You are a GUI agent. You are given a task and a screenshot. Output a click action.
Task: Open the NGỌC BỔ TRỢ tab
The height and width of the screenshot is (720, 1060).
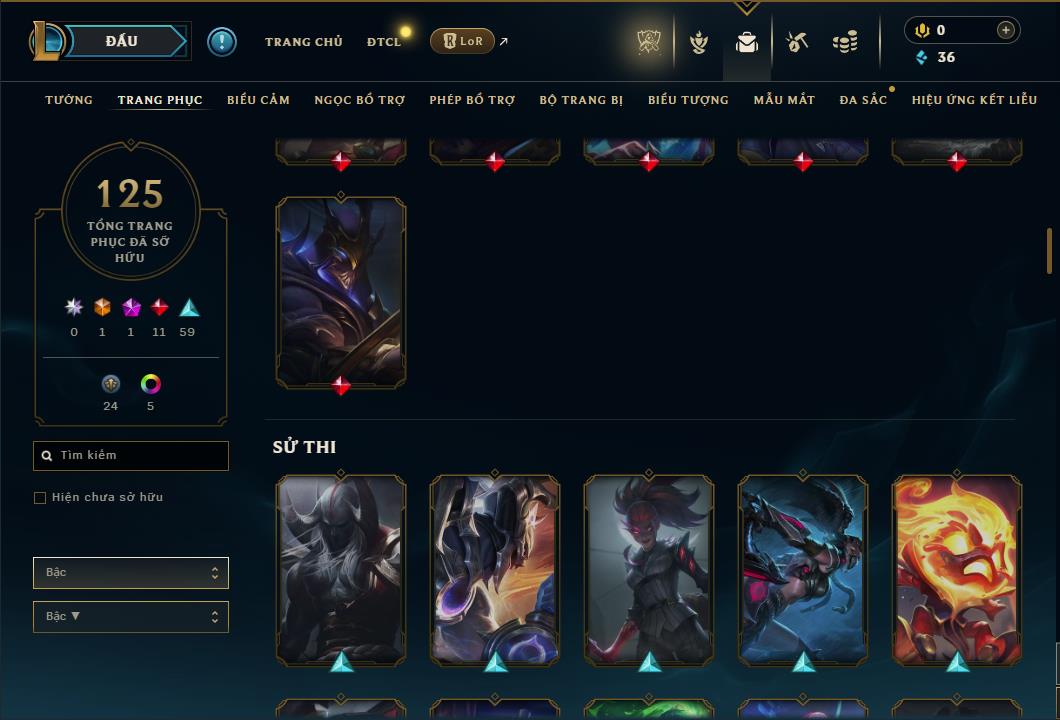click(x=359, y=100)
